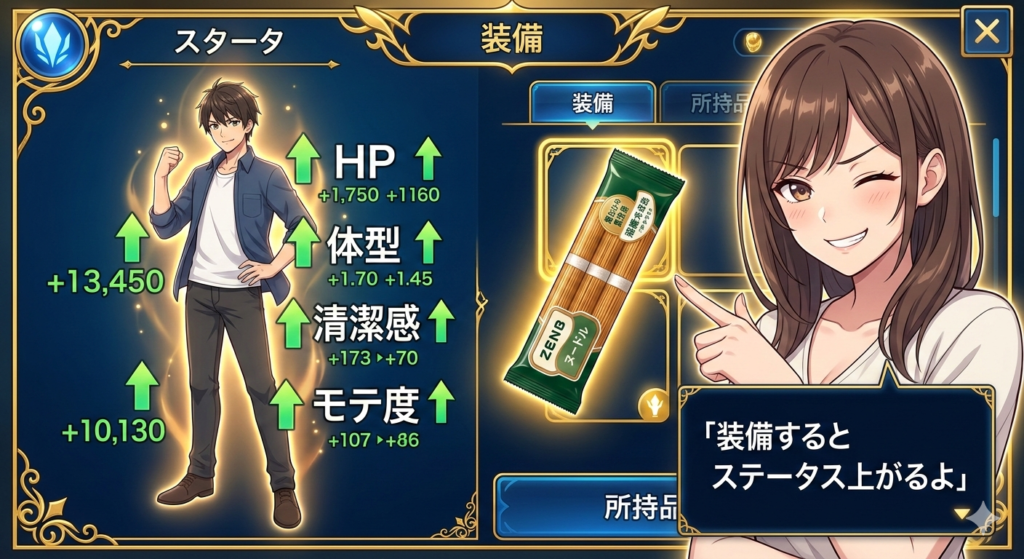Click the gold coin currency icon
Screen dimensions: 1024x559
(x=753, y=43)
